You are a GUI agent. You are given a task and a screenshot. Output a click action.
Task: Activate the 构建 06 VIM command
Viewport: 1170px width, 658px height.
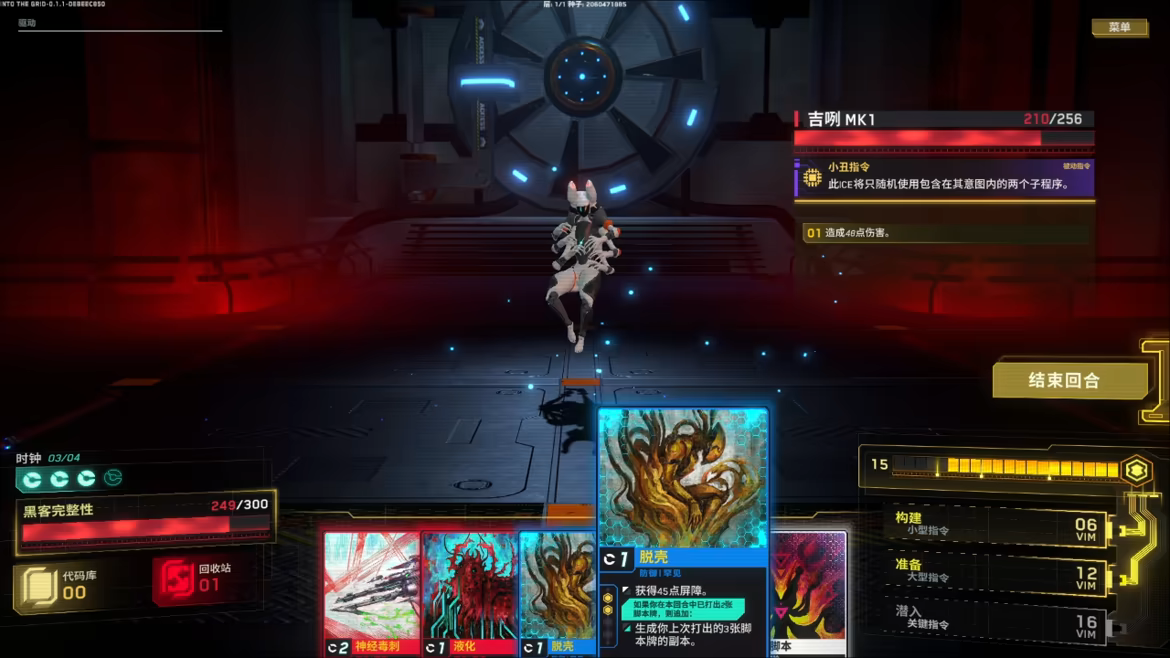(x=995, y=525)
